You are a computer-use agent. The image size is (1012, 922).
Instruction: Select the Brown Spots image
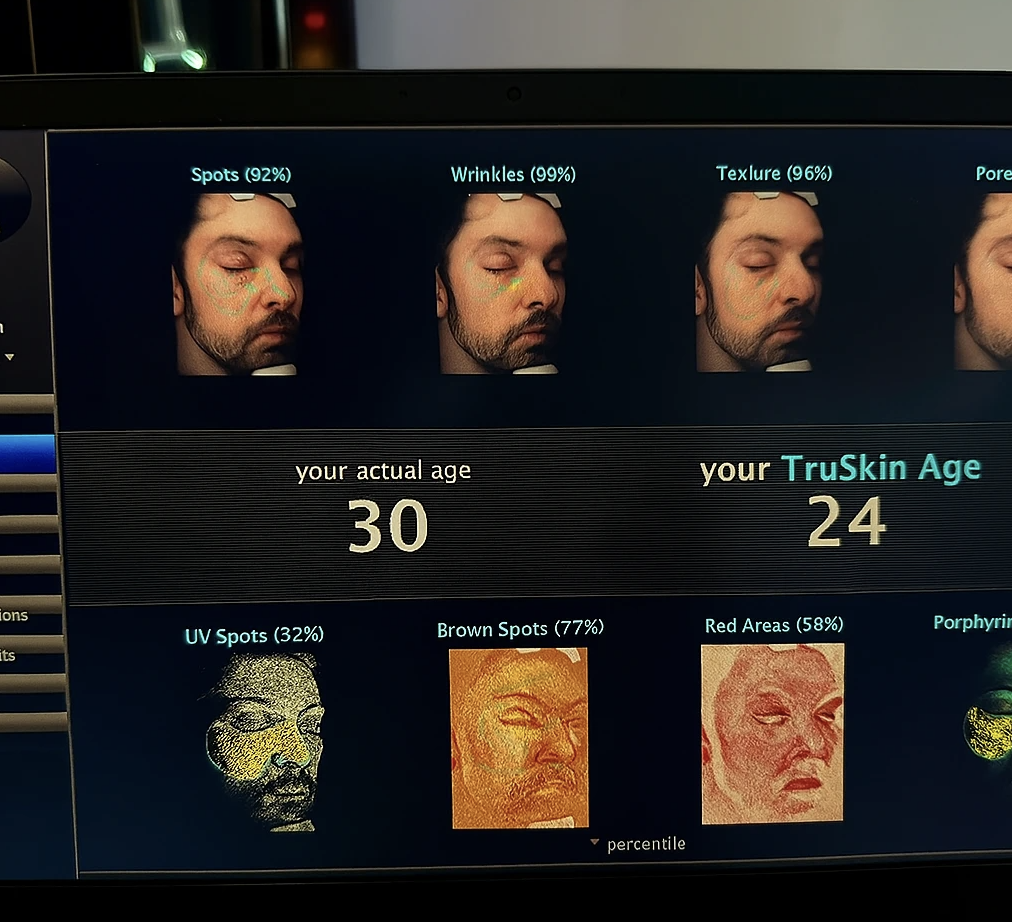pos(519,738)
